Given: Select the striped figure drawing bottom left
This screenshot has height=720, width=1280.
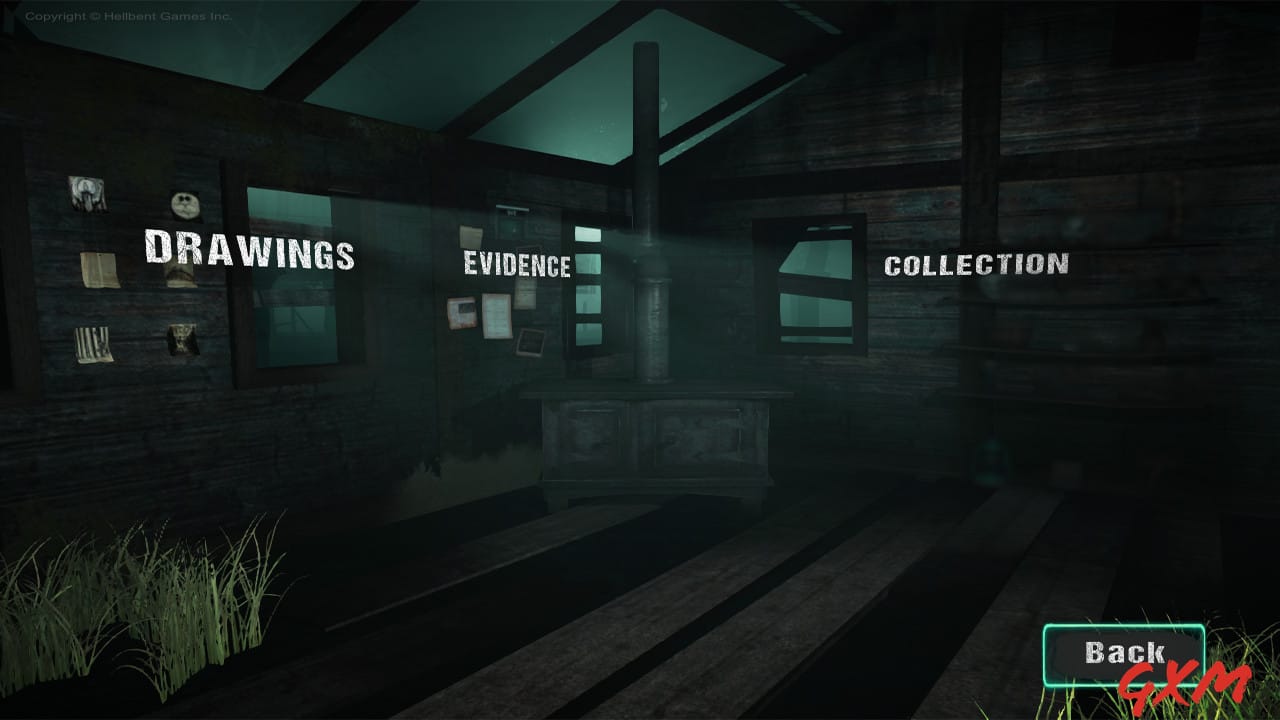Looking at the screenshot, I should tap(91, 343).
